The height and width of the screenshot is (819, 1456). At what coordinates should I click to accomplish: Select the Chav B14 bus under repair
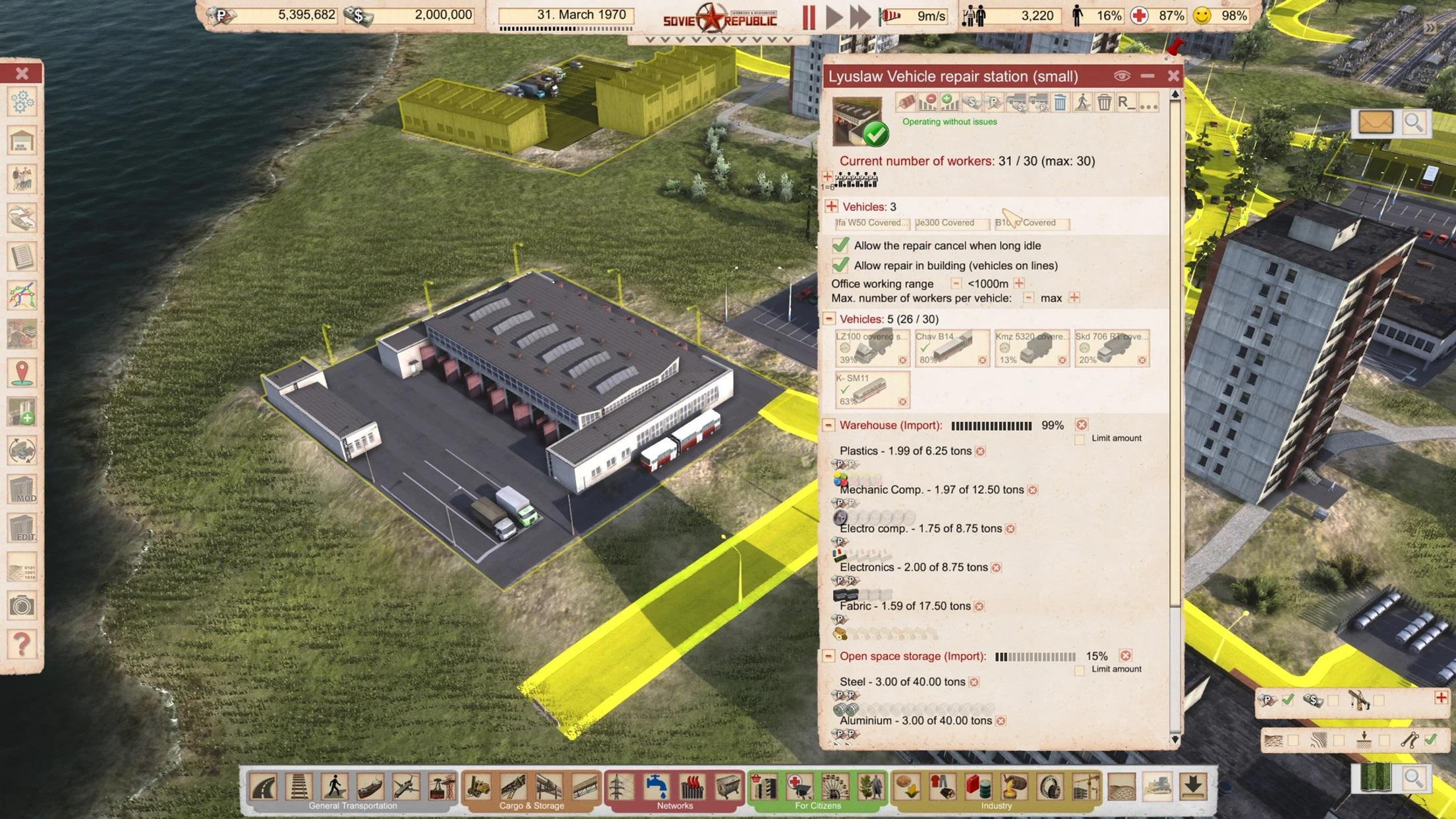coord(952,348)
